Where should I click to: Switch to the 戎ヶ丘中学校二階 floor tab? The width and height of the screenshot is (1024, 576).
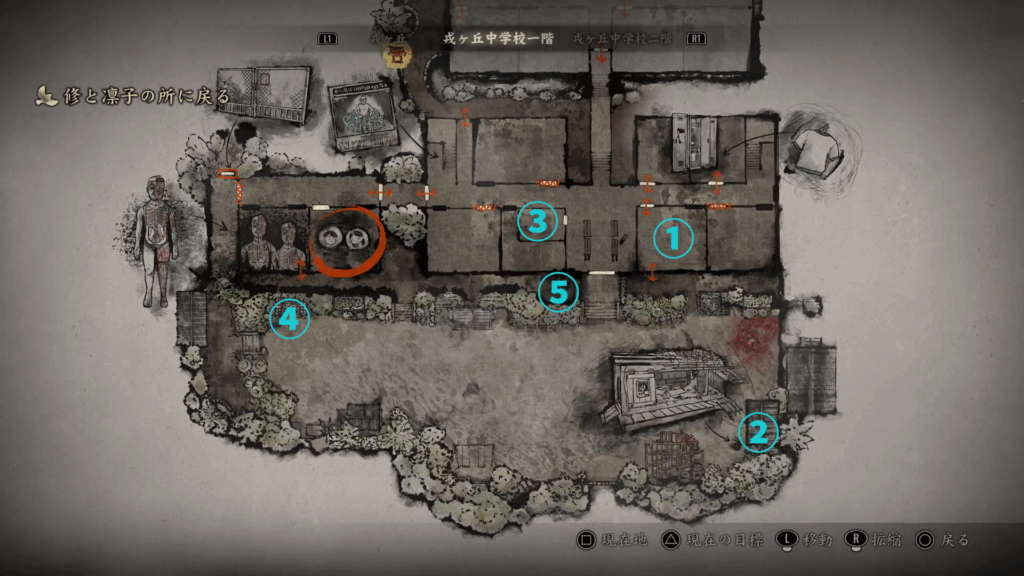coord(627,38)
